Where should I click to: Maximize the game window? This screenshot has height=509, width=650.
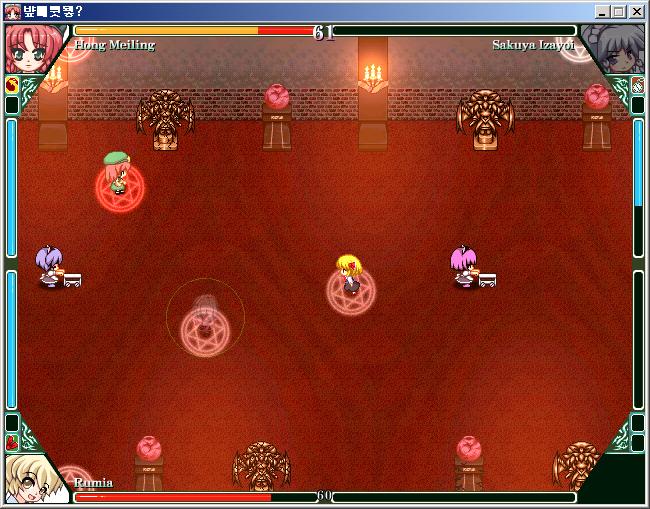pos(619,11)
